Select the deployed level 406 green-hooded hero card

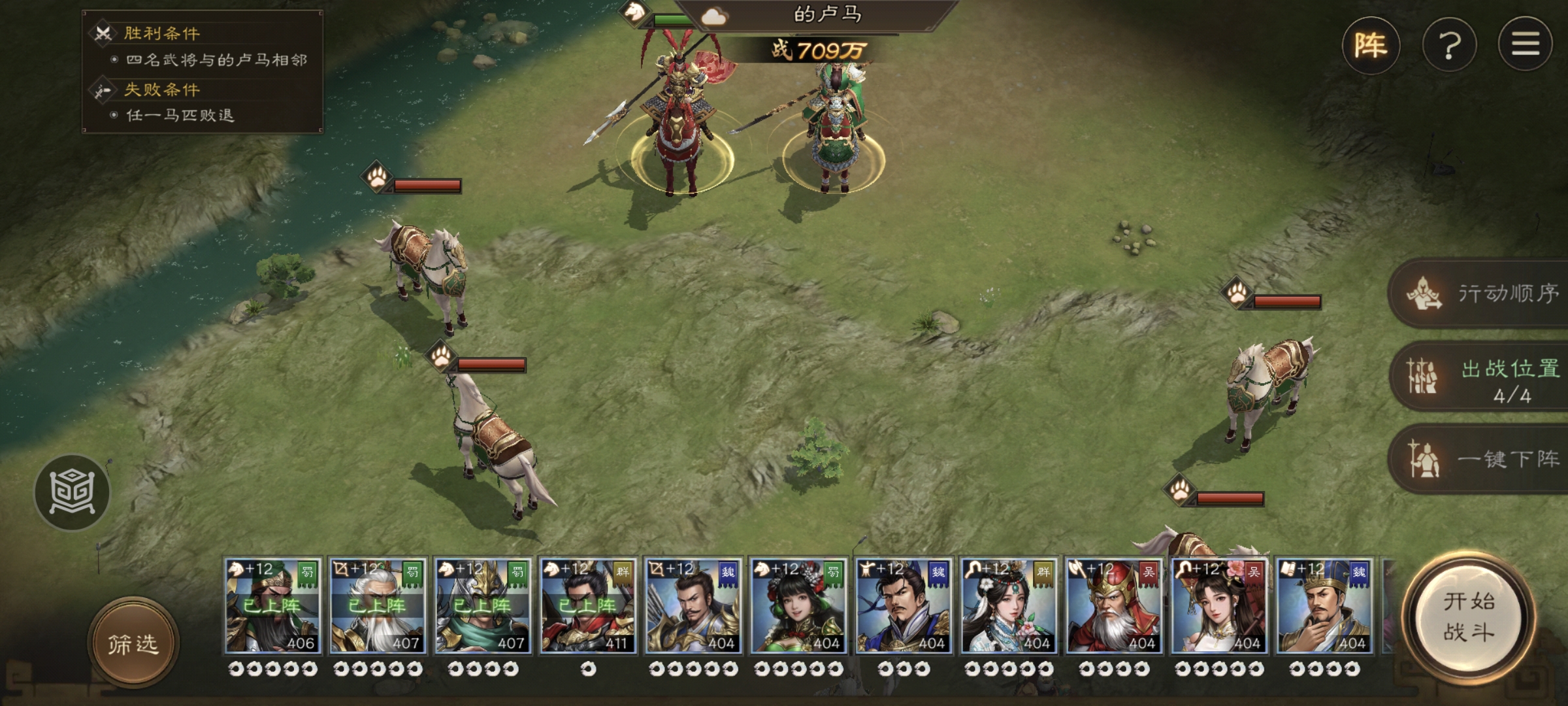pos(272,606)
